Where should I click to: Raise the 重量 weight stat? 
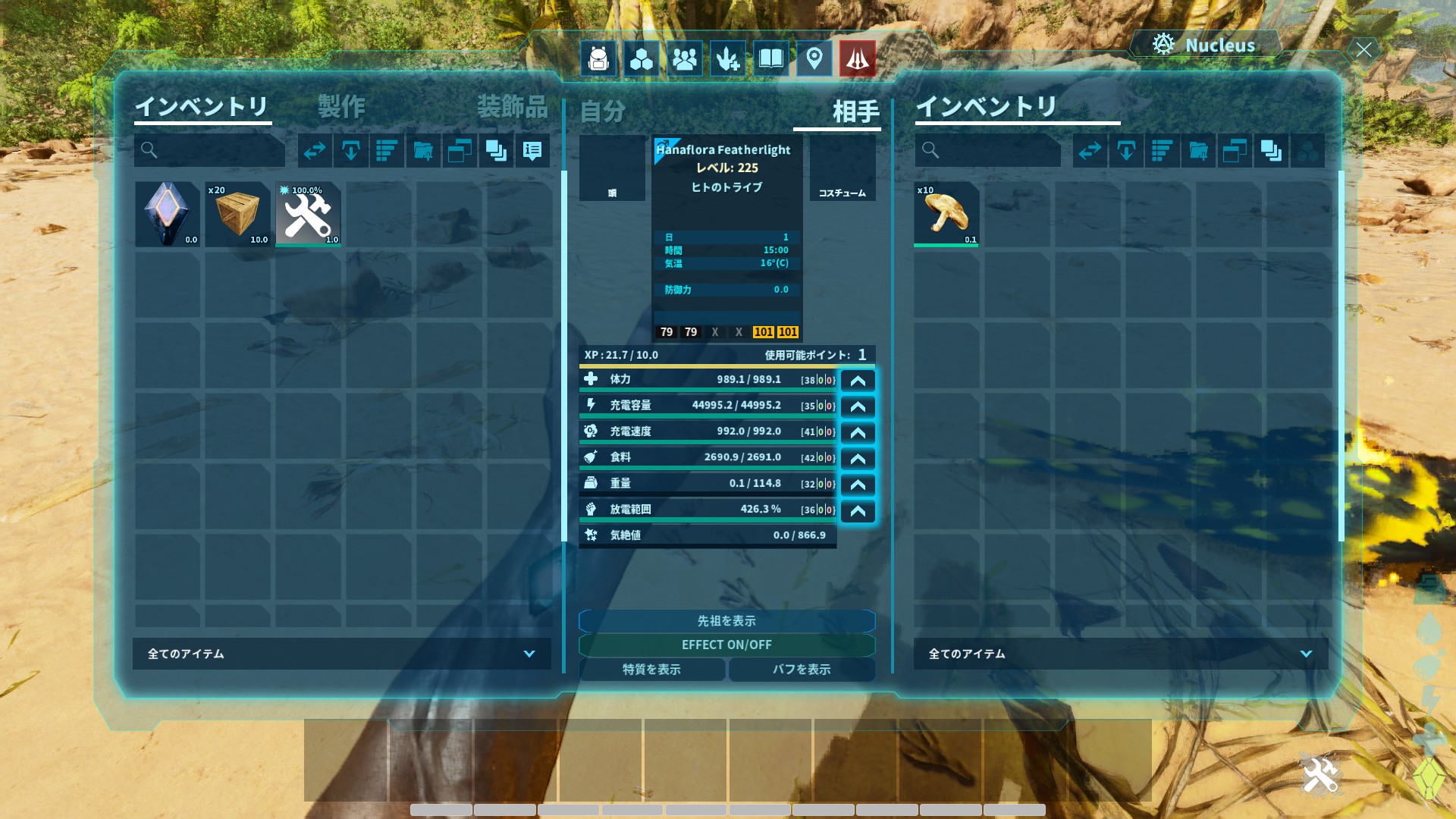(858, 485)
